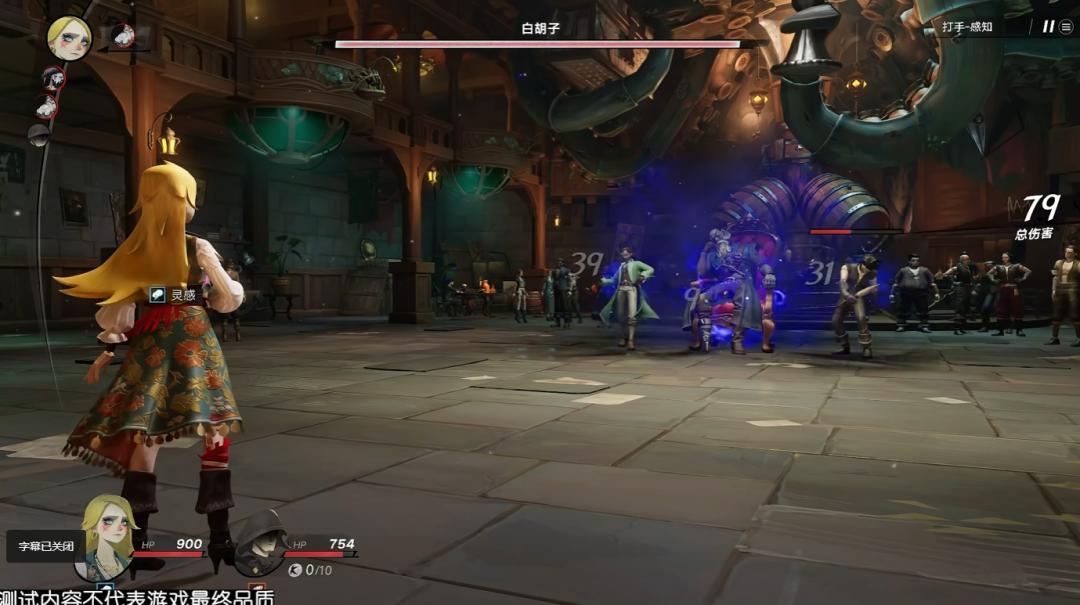Click the blonde girl turn-order portrait

tap(69, 38)
